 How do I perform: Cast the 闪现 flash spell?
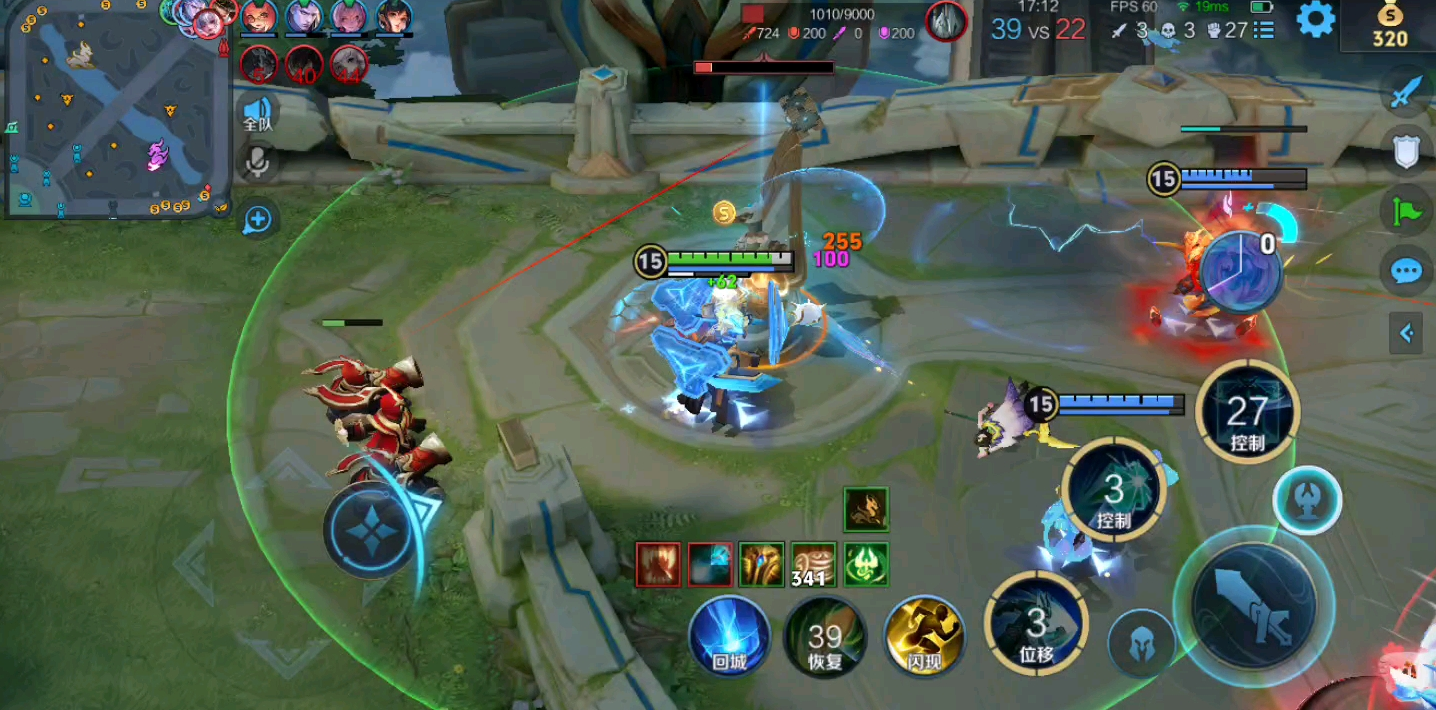924,636
